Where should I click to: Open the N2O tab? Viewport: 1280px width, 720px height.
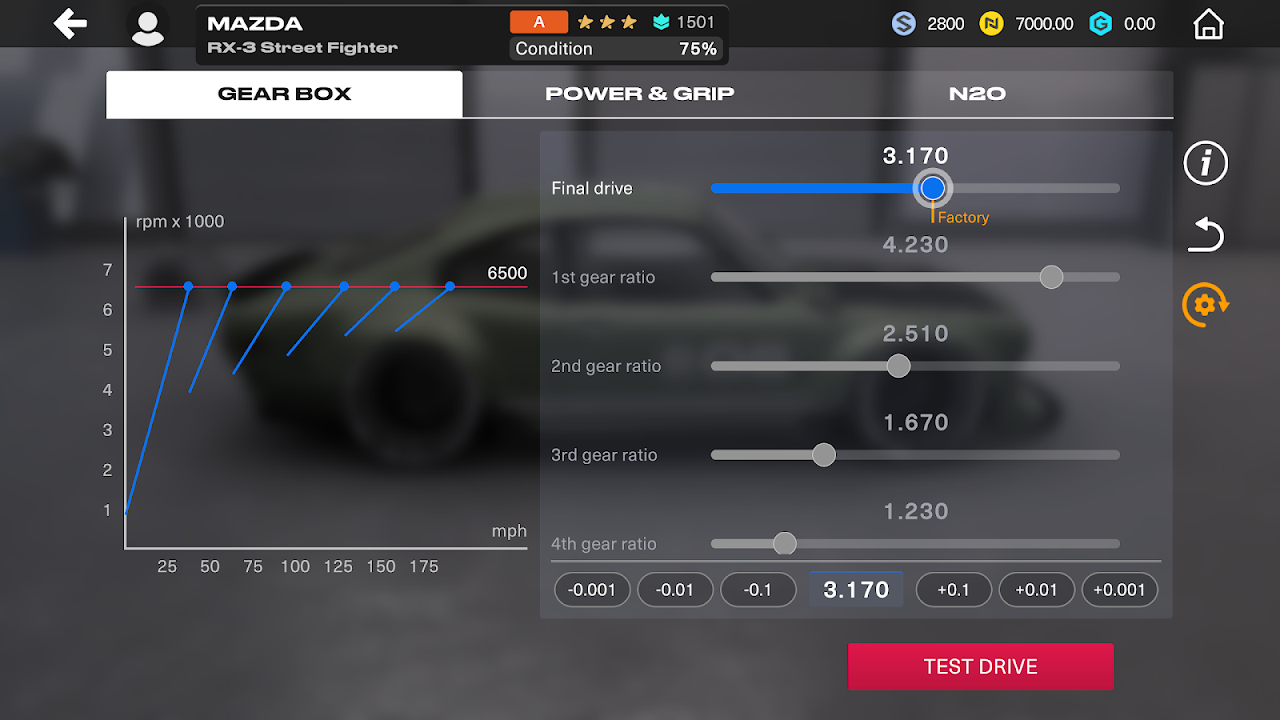tap(977, 94)
